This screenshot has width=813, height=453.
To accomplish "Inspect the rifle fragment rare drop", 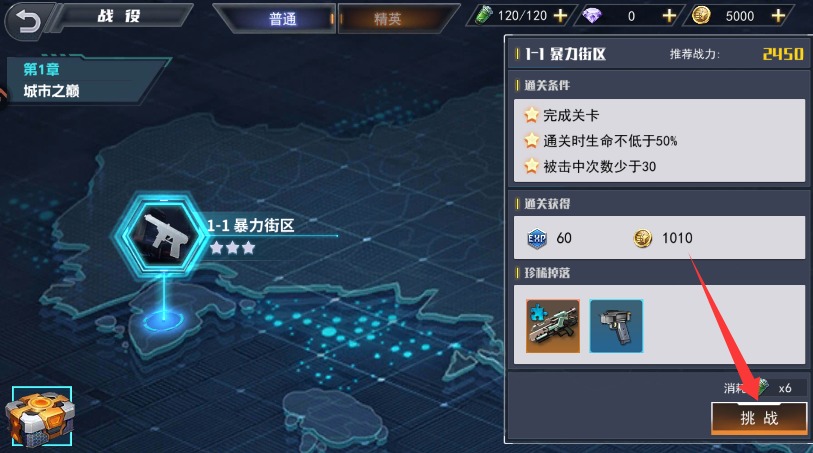I will pos(553,325).
